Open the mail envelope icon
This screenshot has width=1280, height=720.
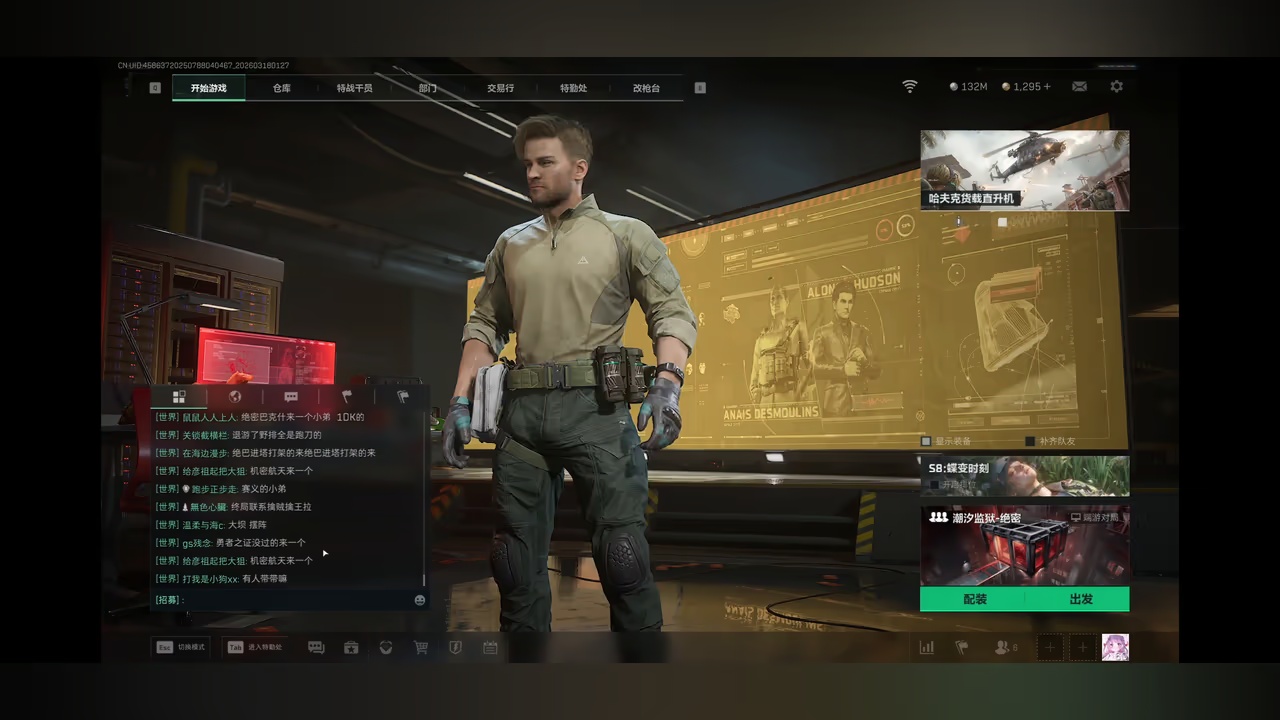click(x=1079, y=87)
